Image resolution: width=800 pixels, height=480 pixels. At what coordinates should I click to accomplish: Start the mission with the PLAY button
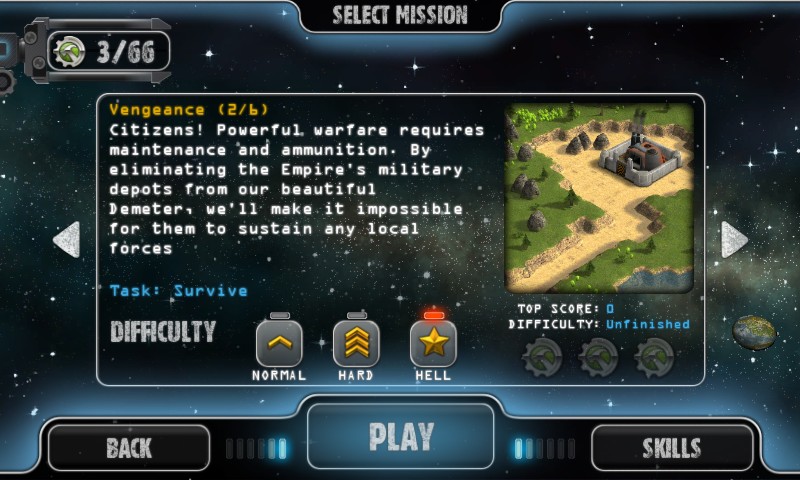[400, 437]
